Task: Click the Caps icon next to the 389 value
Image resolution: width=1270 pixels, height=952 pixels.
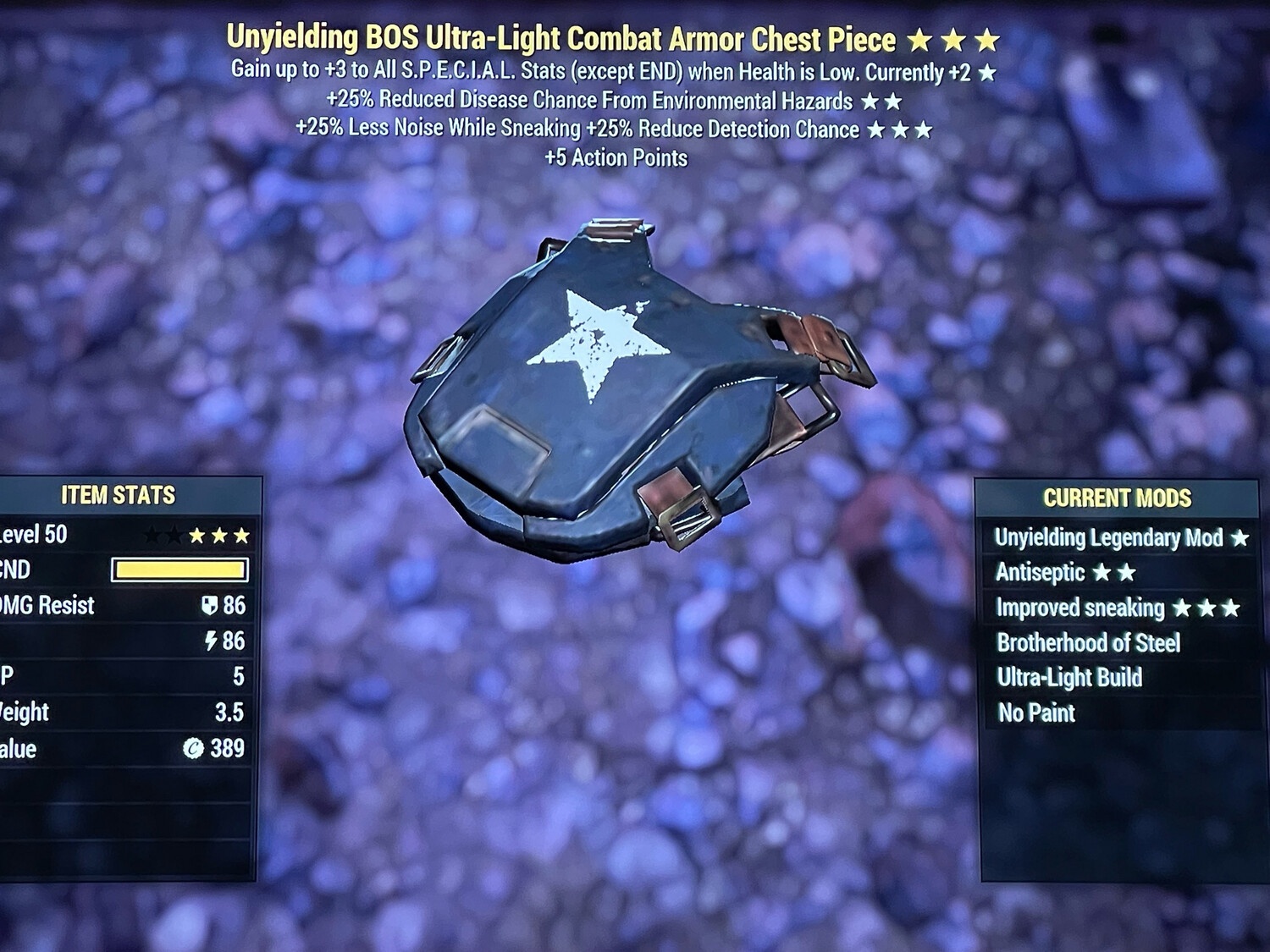Action: (194, 750)
